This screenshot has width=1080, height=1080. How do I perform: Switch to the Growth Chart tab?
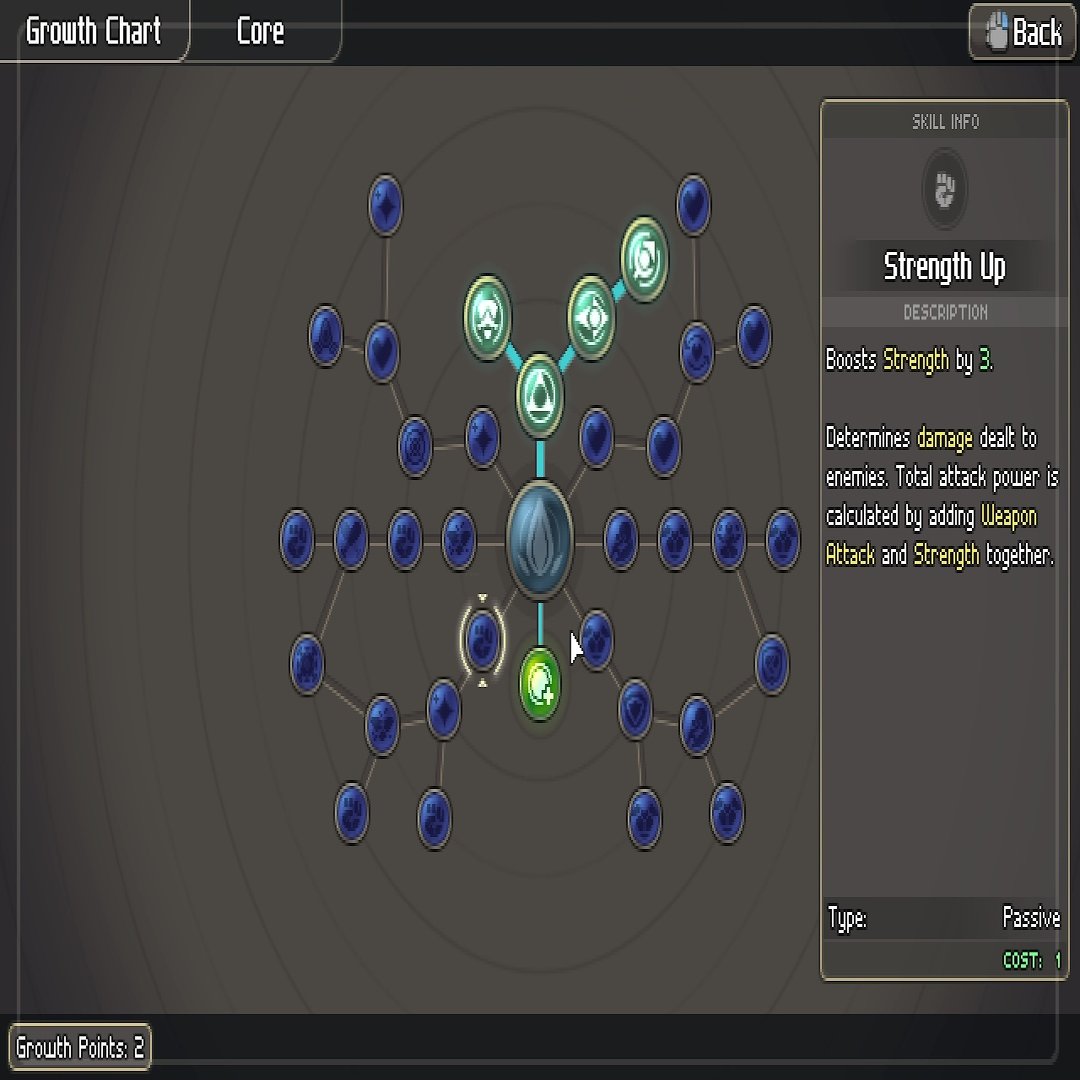(93, 32)
